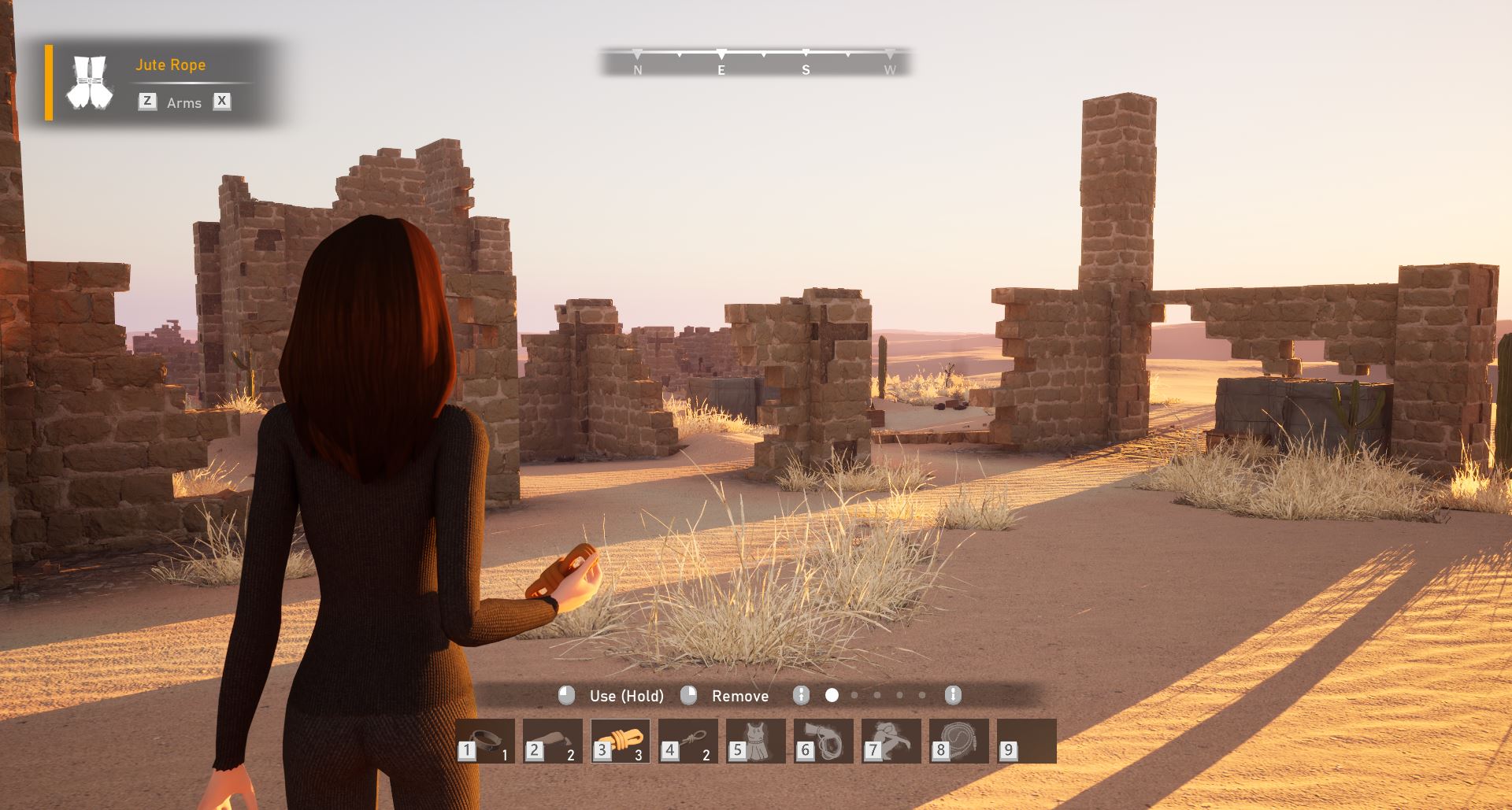
Task: Choose the cloth strip in hotbar slot 2
Action: point(553,741)
